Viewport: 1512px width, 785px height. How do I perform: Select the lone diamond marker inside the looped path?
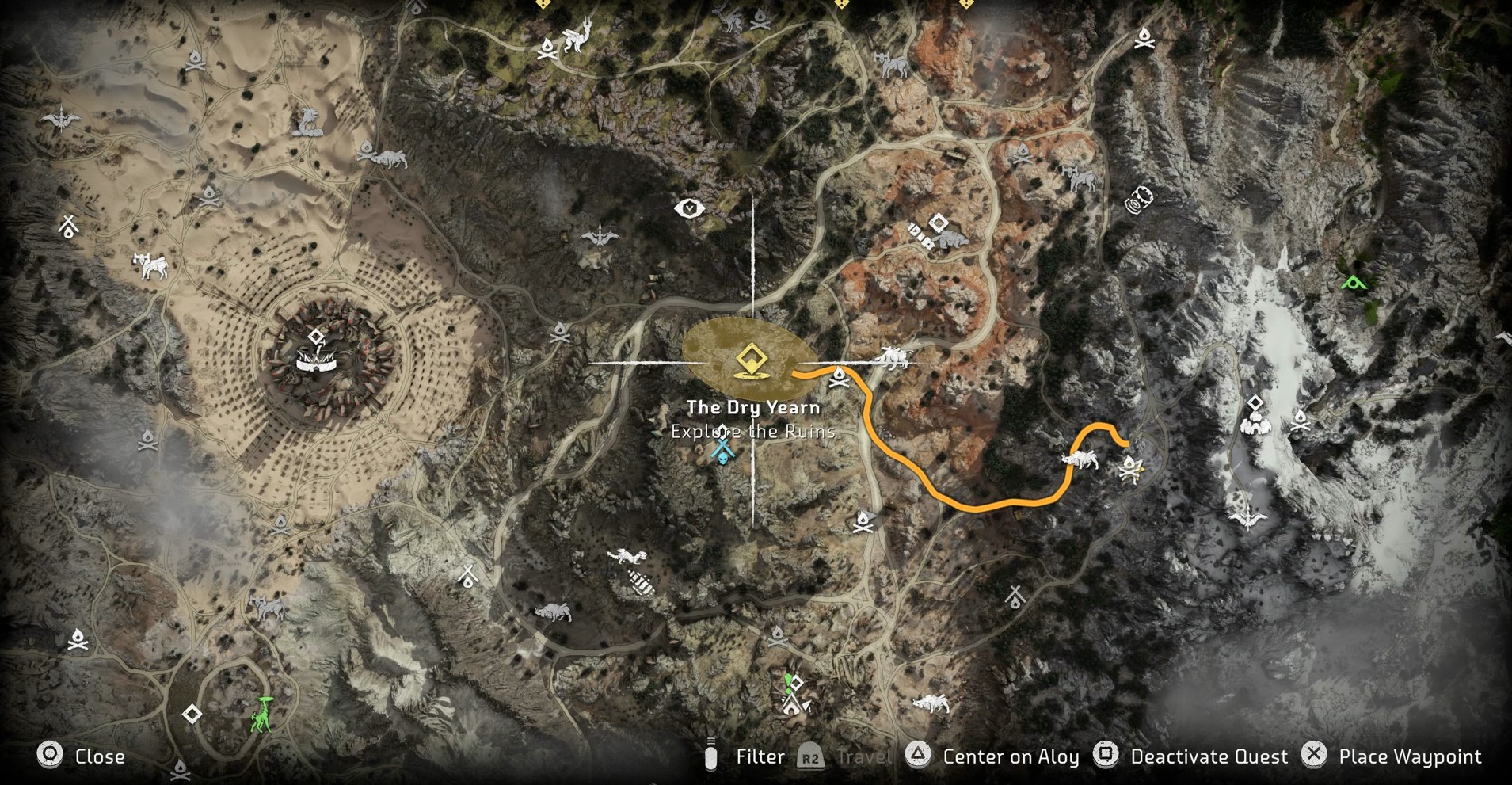coord(192,715)
